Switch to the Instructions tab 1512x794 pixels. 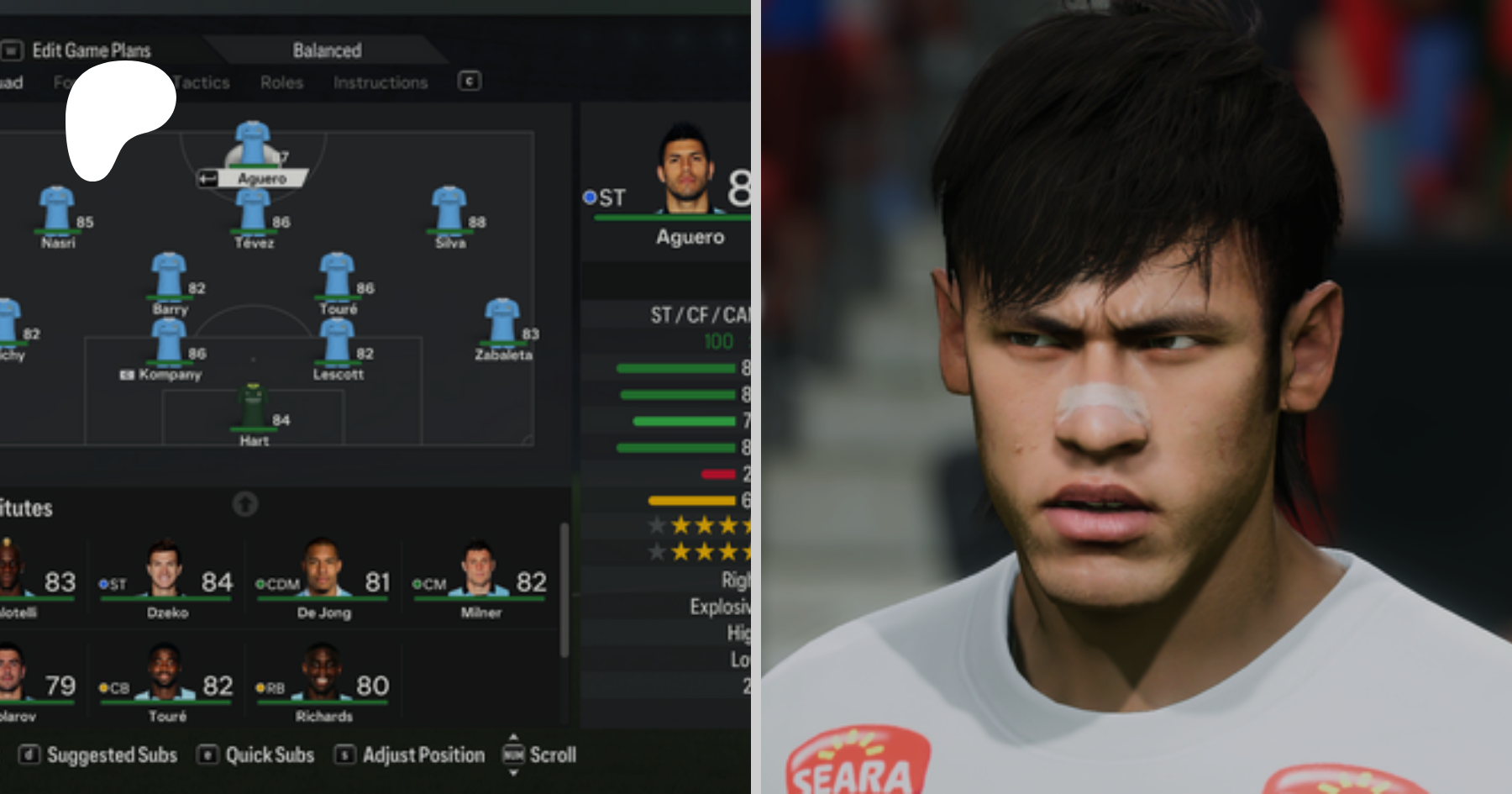pos(381,82)
